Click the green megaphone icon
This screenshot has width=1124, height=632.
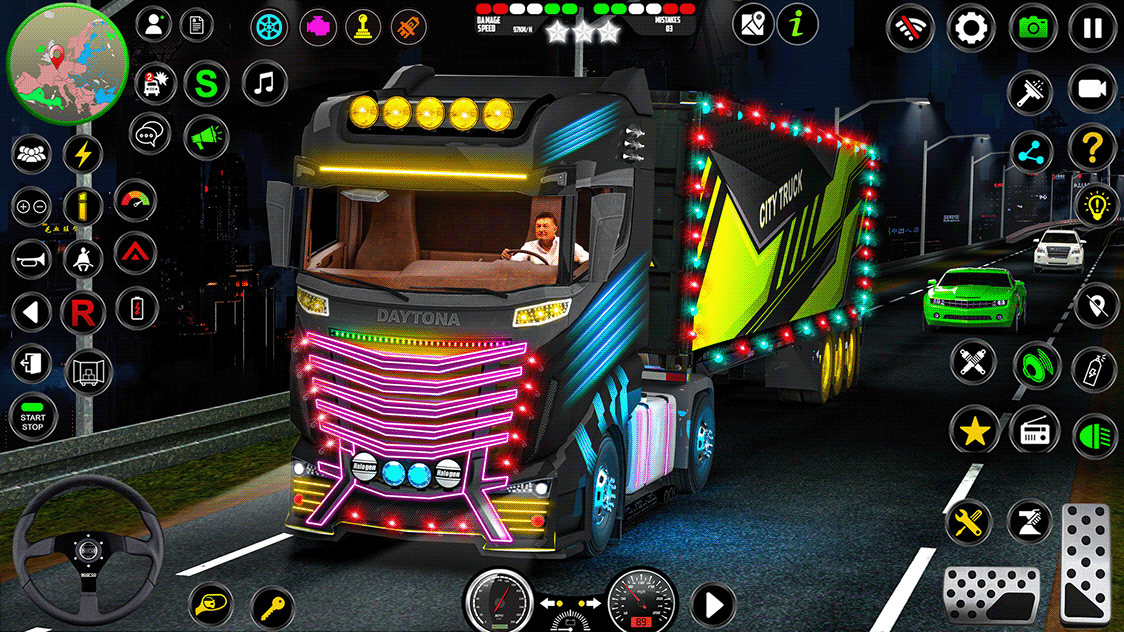205,133
